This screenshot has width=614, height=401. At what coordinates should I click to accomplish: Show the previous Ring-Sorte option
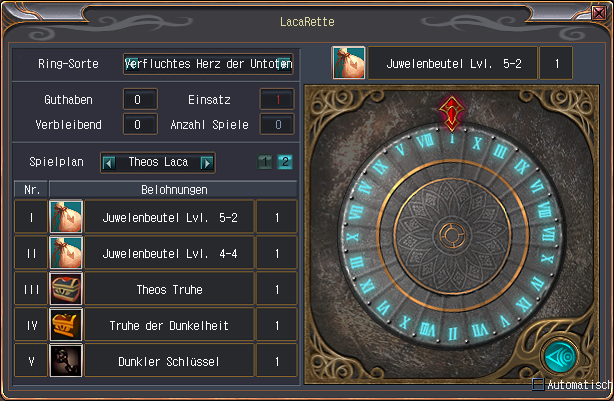130,64
